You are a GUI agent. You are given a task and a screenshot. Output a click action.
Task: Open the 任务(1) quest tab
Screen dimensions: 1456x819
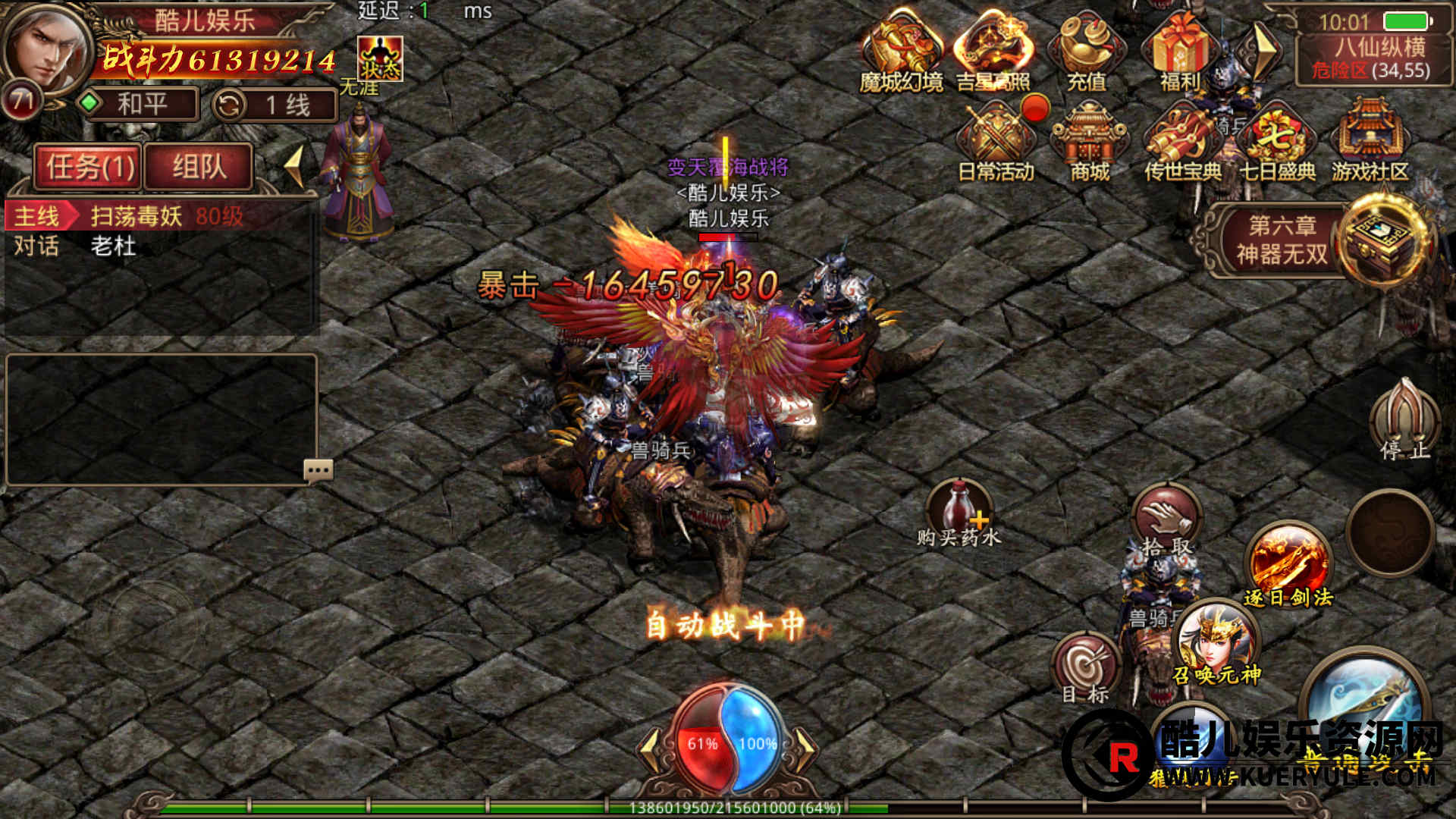click(89, 166)
